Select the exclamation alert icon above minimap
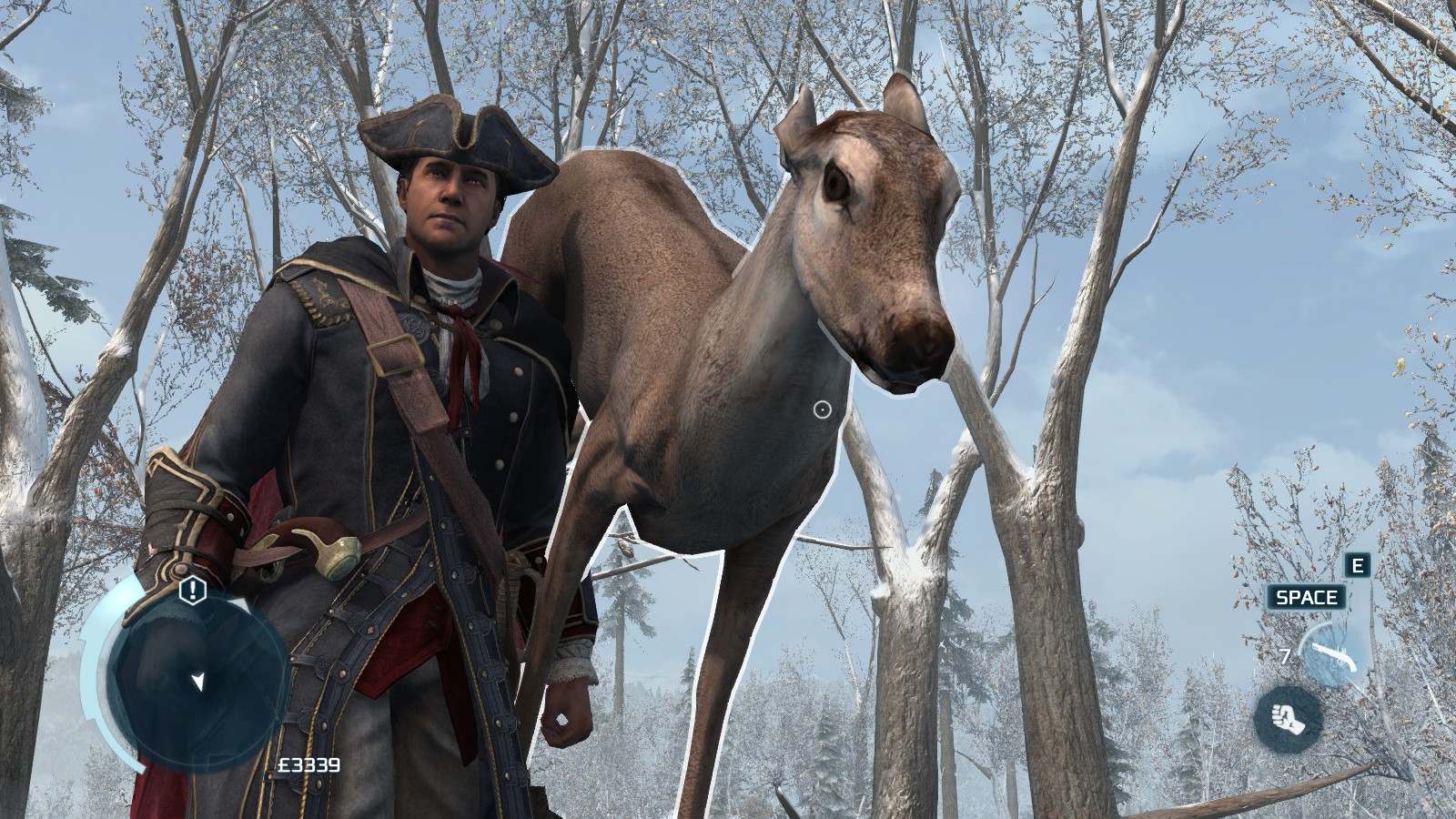The image size is (1456, 819). tap(193, 591)
